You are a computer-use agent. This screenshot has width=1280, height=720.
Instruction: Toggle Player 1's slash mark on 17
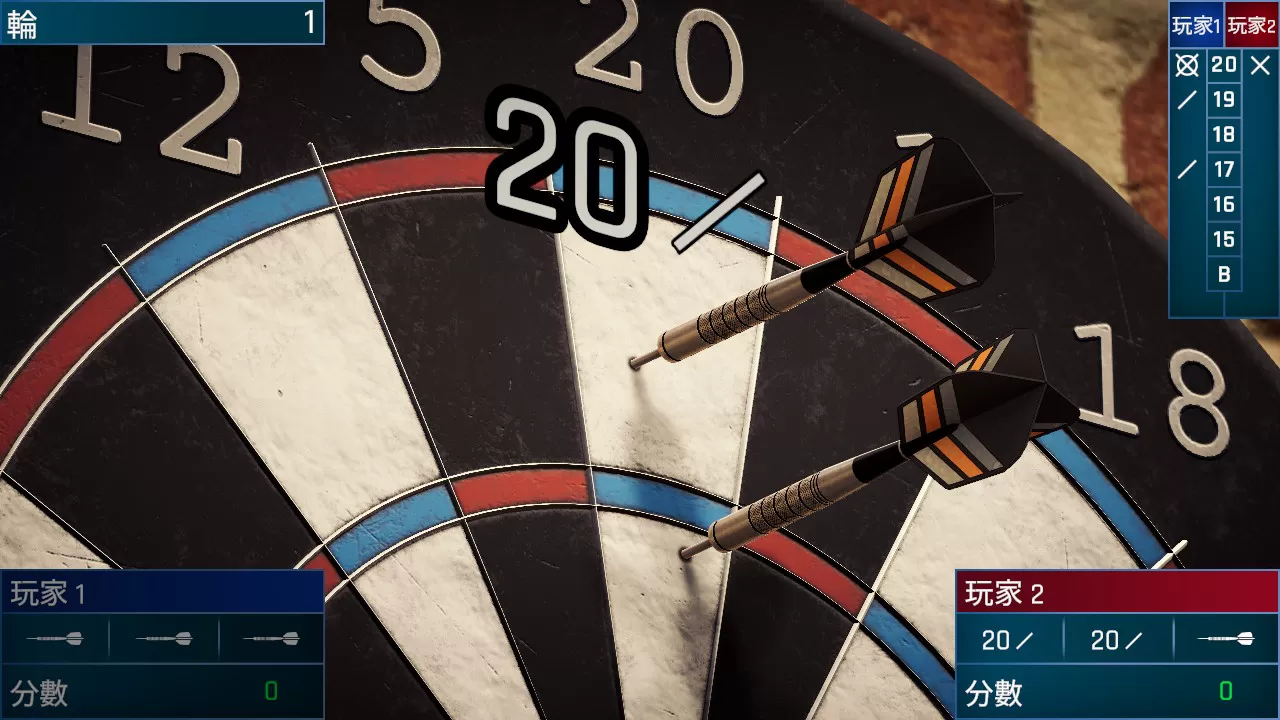tap(1186, 169)
